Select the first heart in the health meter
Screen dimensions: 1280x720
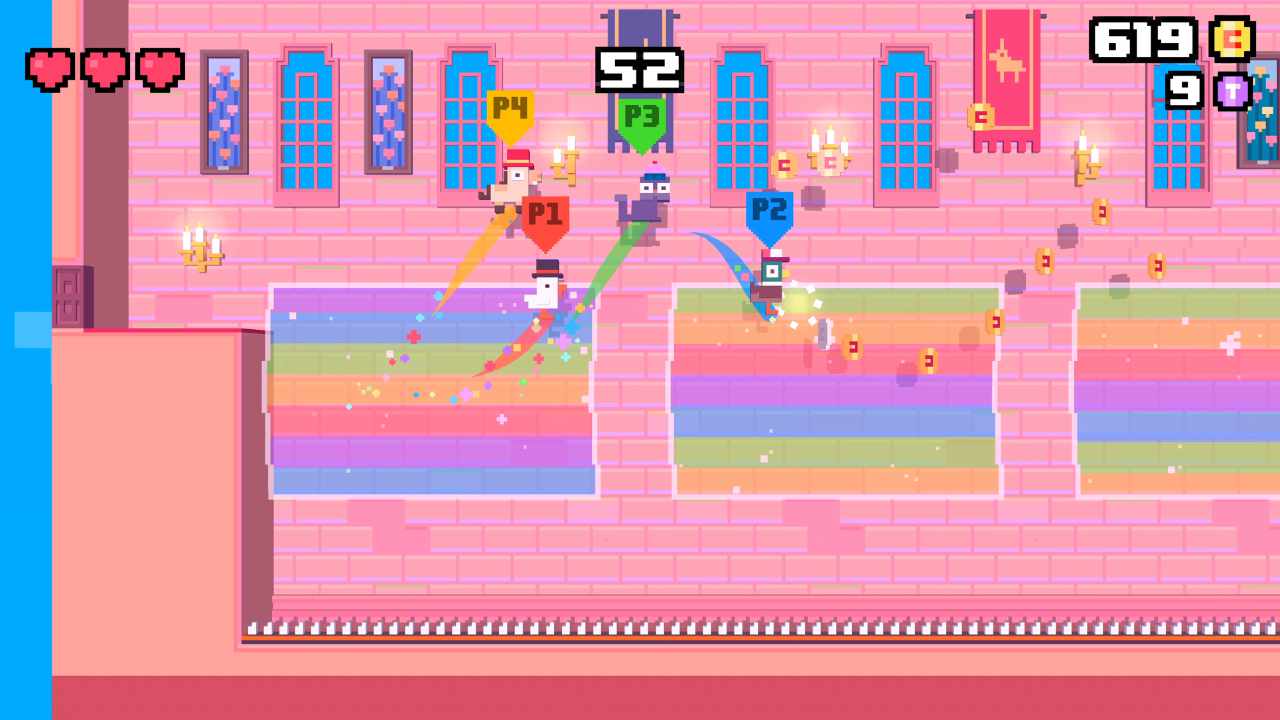click(49, 70)
